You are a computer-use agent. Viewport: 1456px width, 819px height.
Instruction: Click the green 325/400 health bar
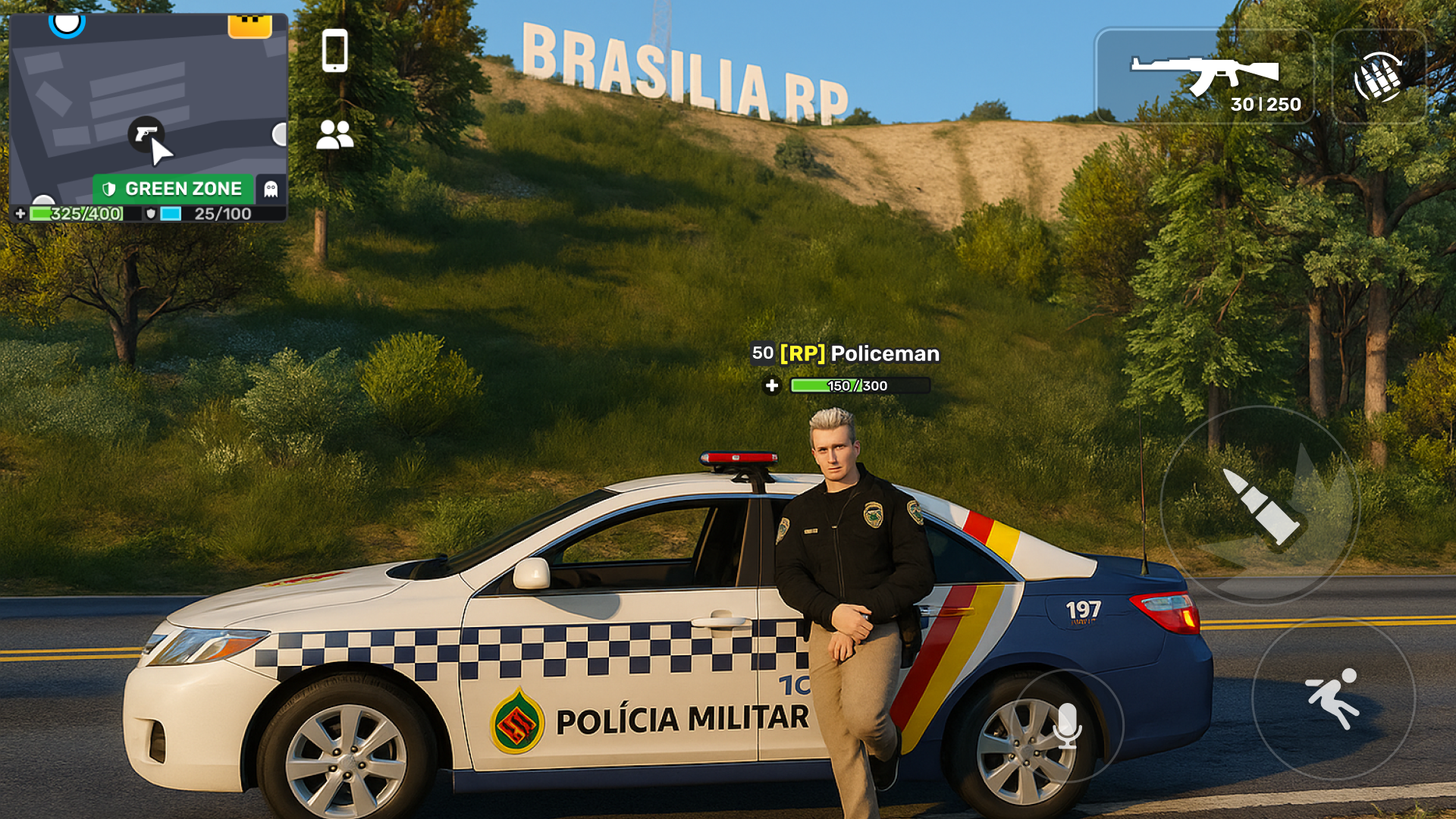76,215
